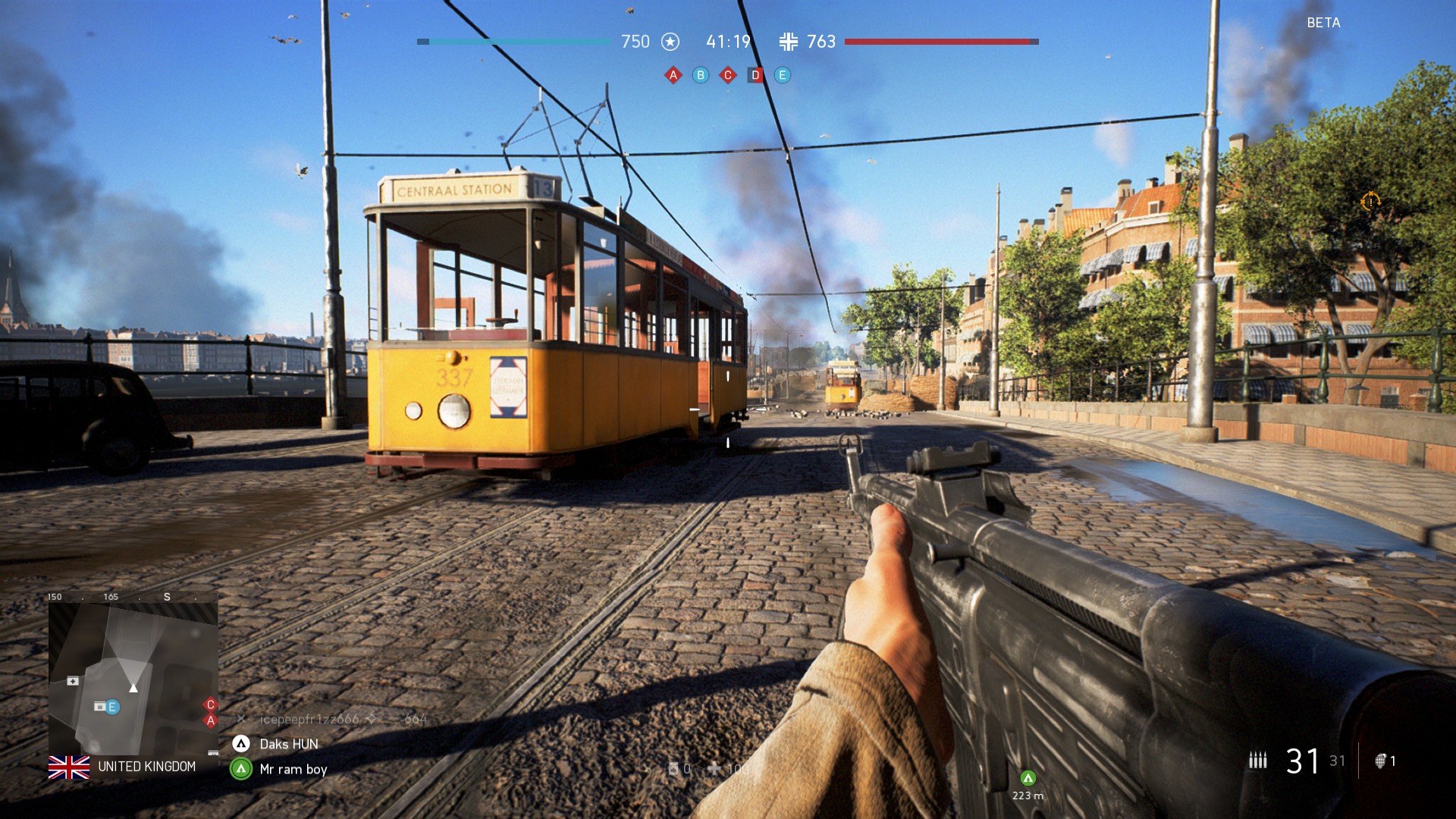Select objective flag D in the top bar
The image size is (1456, 819).
coord(755,75)
